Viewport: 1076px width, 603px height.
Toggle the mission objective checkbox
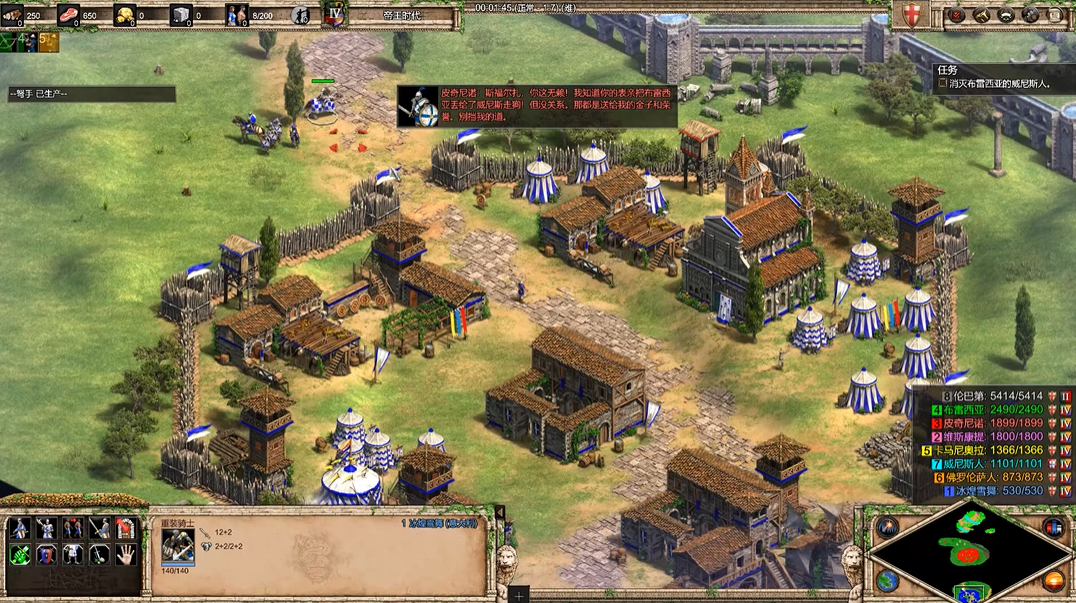[943, 84]
